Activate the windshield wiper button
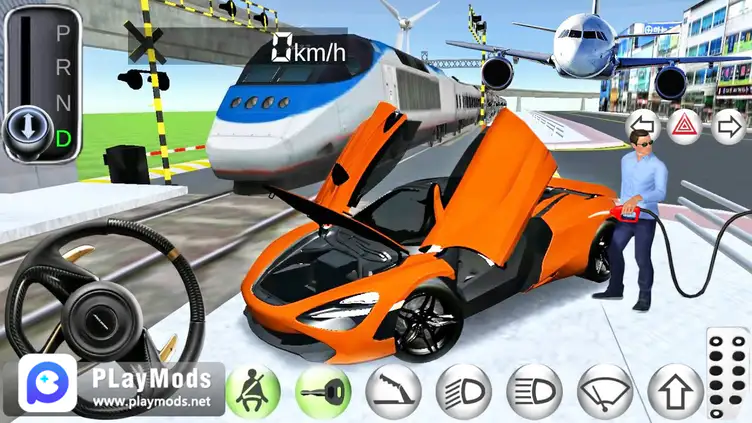 (x=605, y=390)
